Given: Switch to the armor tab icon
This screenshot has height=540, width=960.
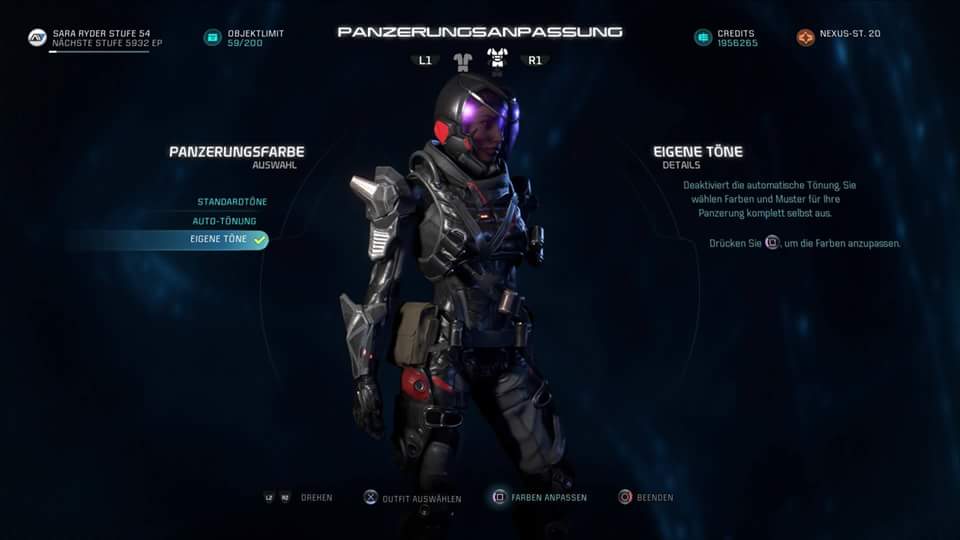Looking at the screenshot, I should click(x=497, y=59).
